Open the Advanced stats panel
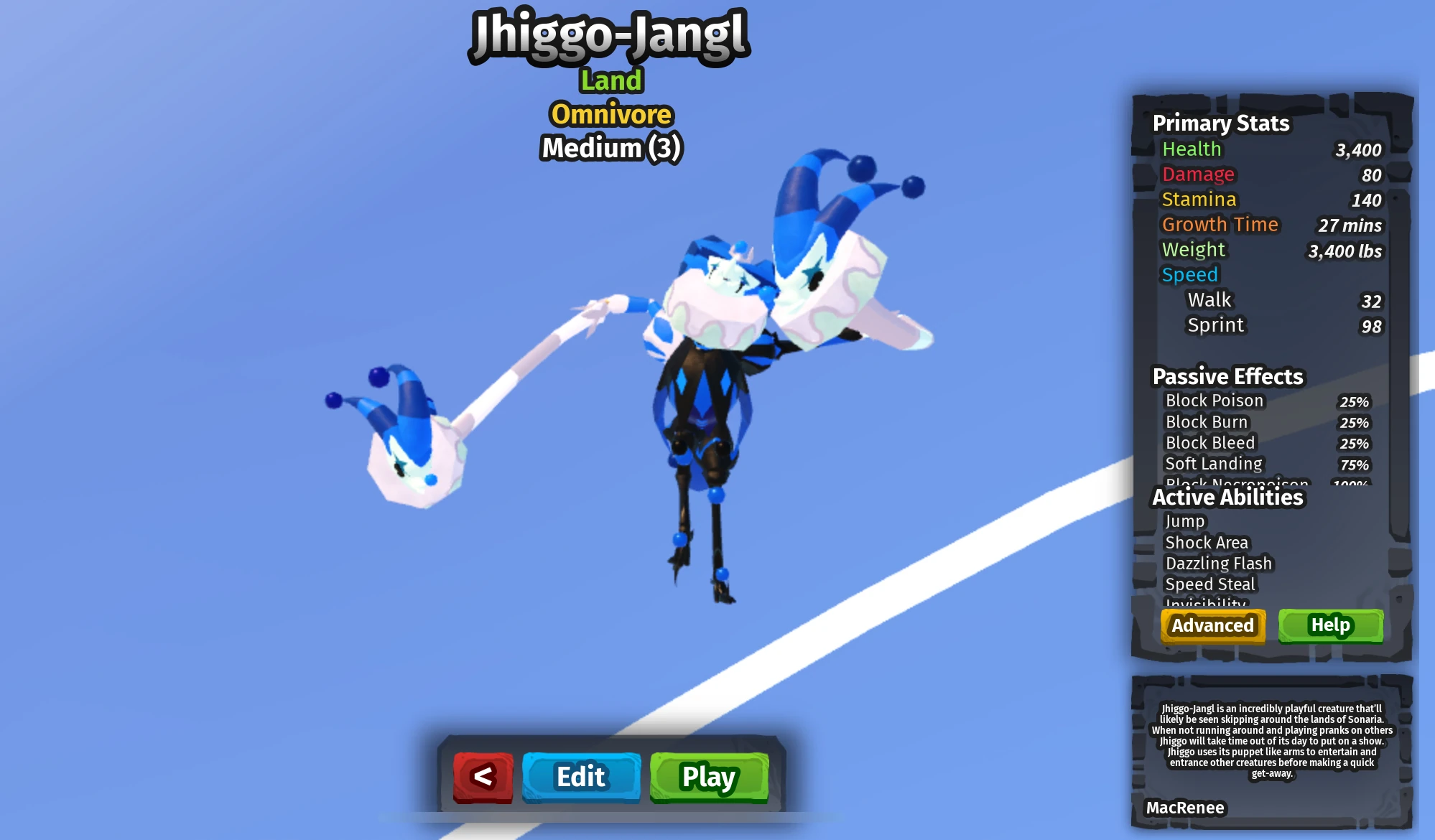 (x=1212, y=625)
